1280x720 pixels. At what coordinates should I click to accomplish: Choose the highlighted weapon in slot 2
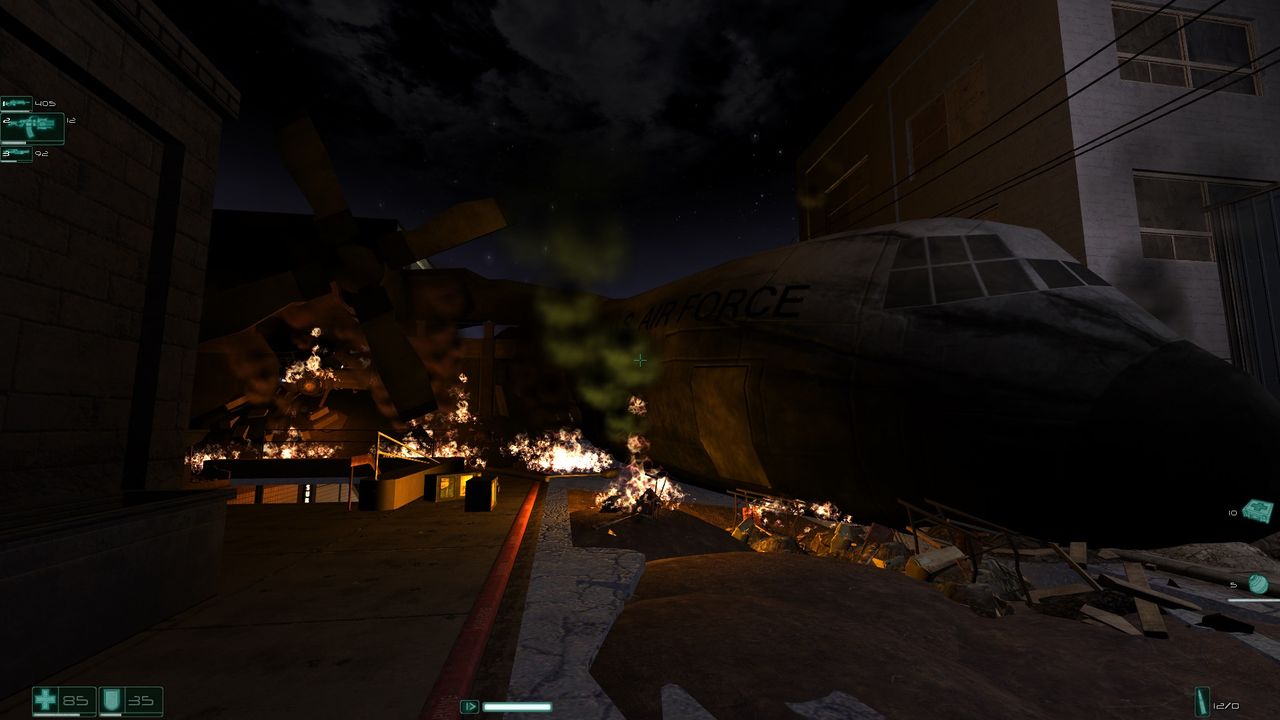(33, 128)
